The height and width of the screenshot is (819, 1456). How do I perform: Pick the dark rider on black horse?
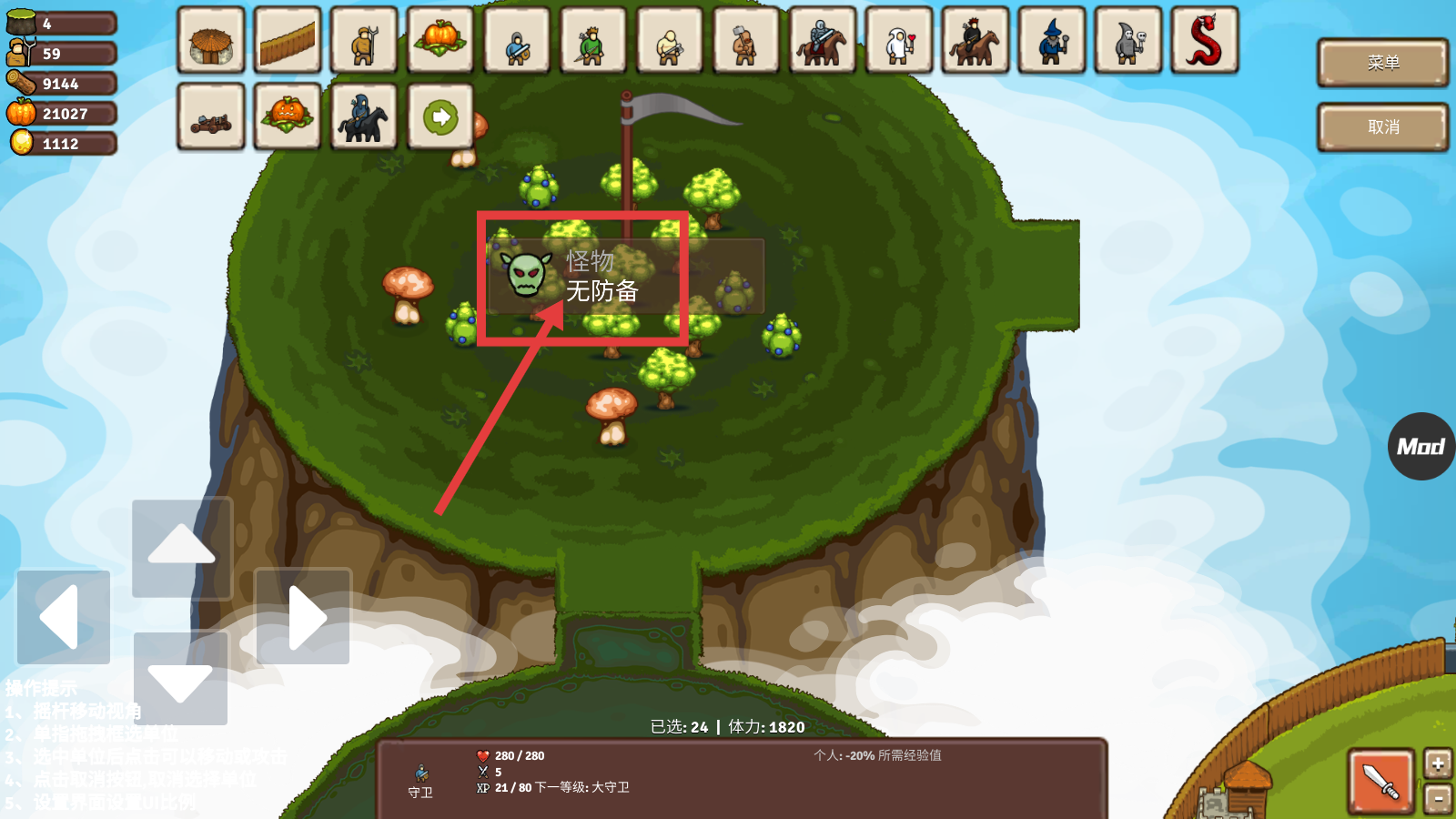point(364,117)
